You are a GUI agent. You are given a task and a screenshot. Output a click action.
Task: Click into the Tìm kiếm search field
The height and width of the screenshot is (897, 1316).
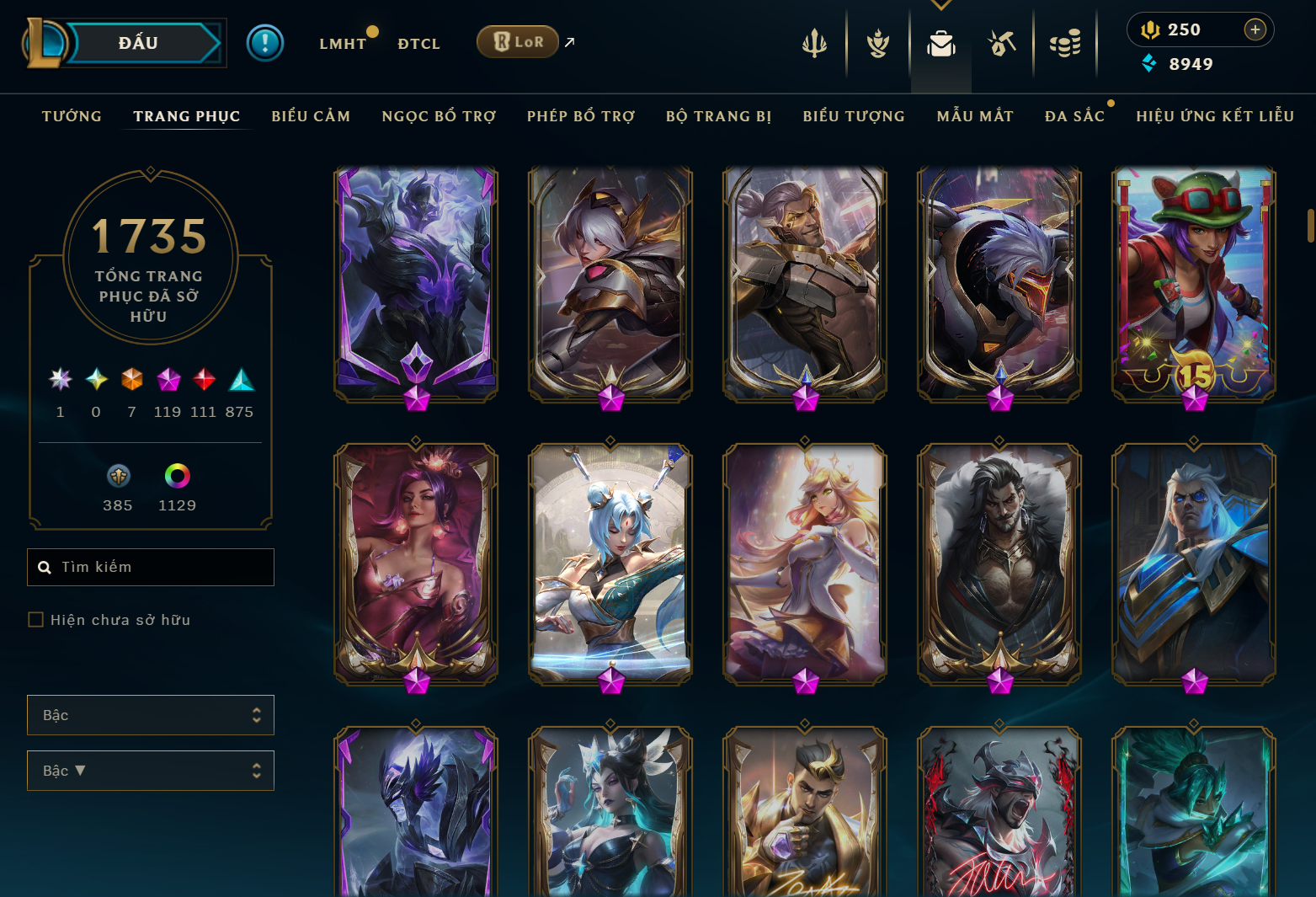click(150, 567)
